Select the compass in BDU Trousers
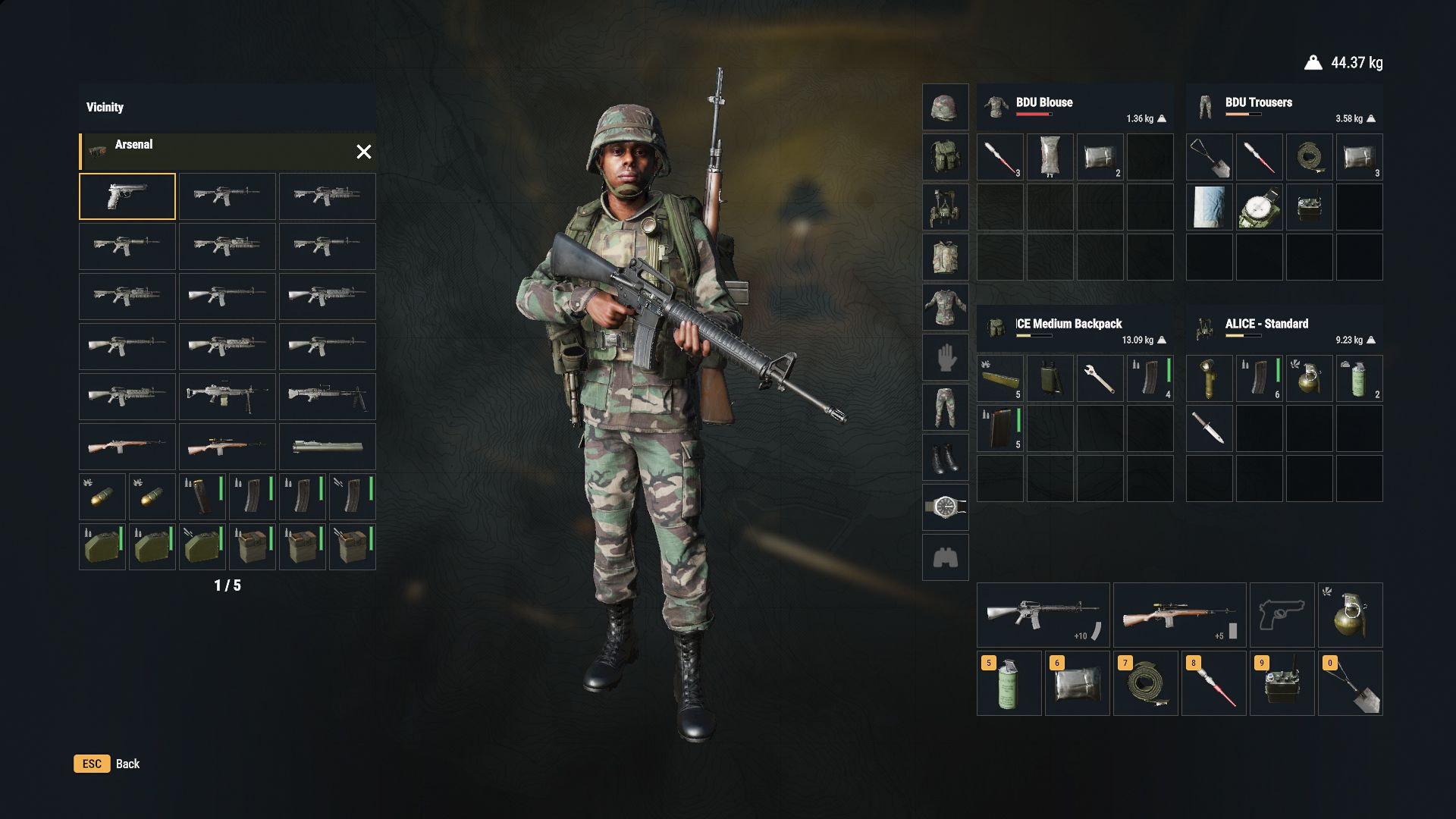Screen dimensions: 1456x819 coord(1259,207)
